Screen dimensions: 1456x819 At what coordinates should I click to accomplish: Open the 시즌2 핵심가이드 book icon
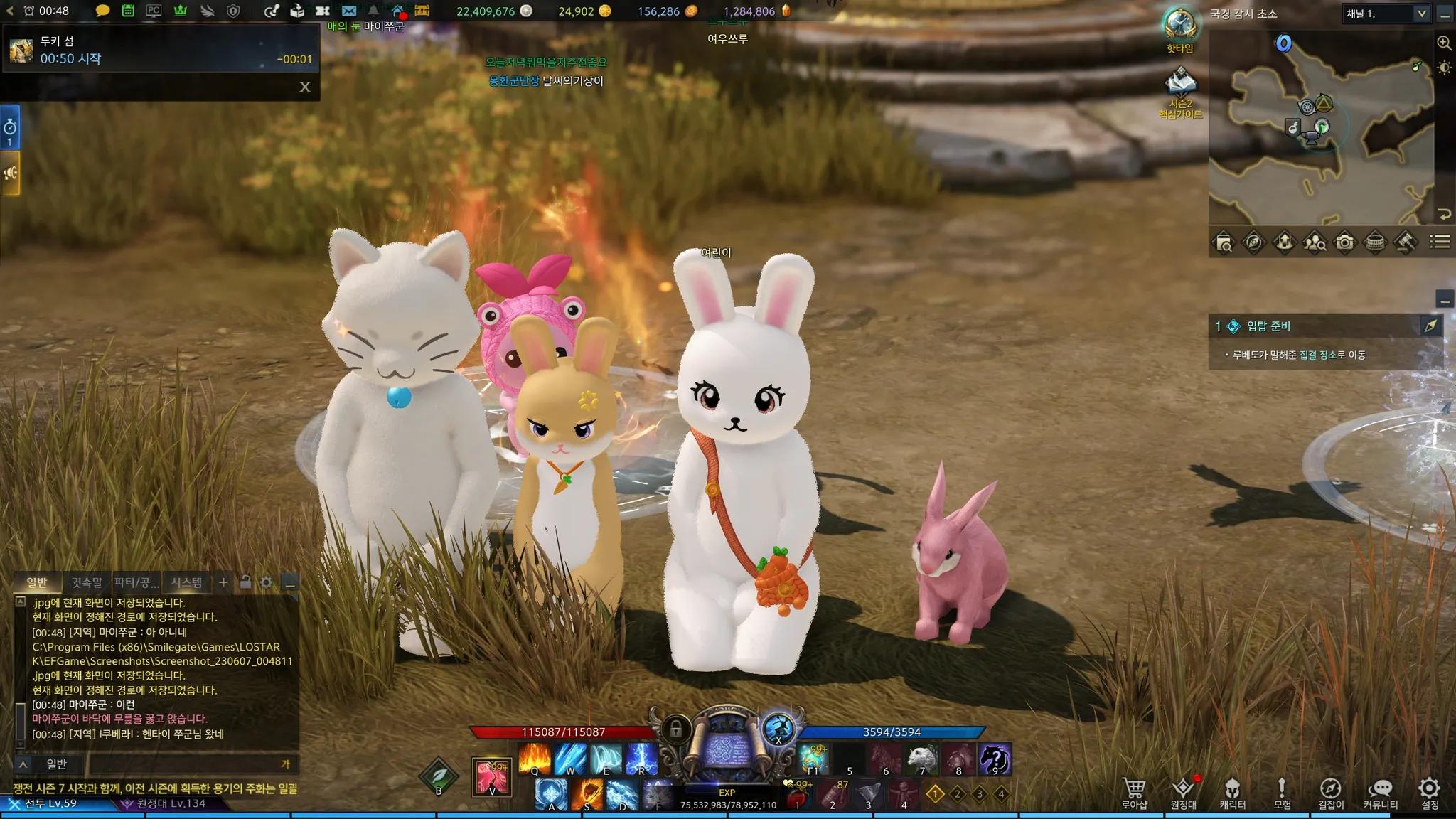click(1181, 84)
